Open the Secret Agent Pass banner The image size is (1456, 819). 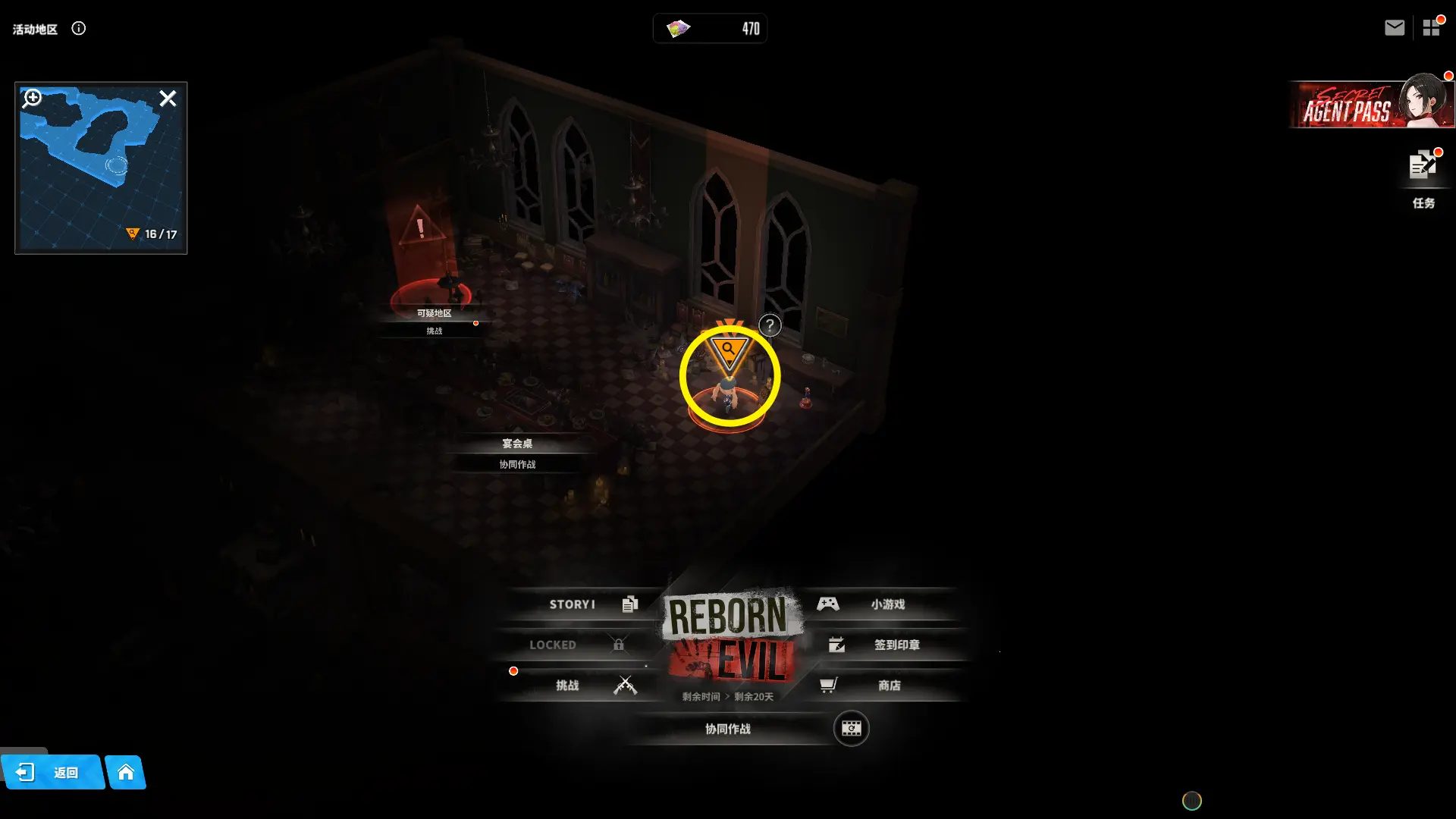coord(1370,105)
